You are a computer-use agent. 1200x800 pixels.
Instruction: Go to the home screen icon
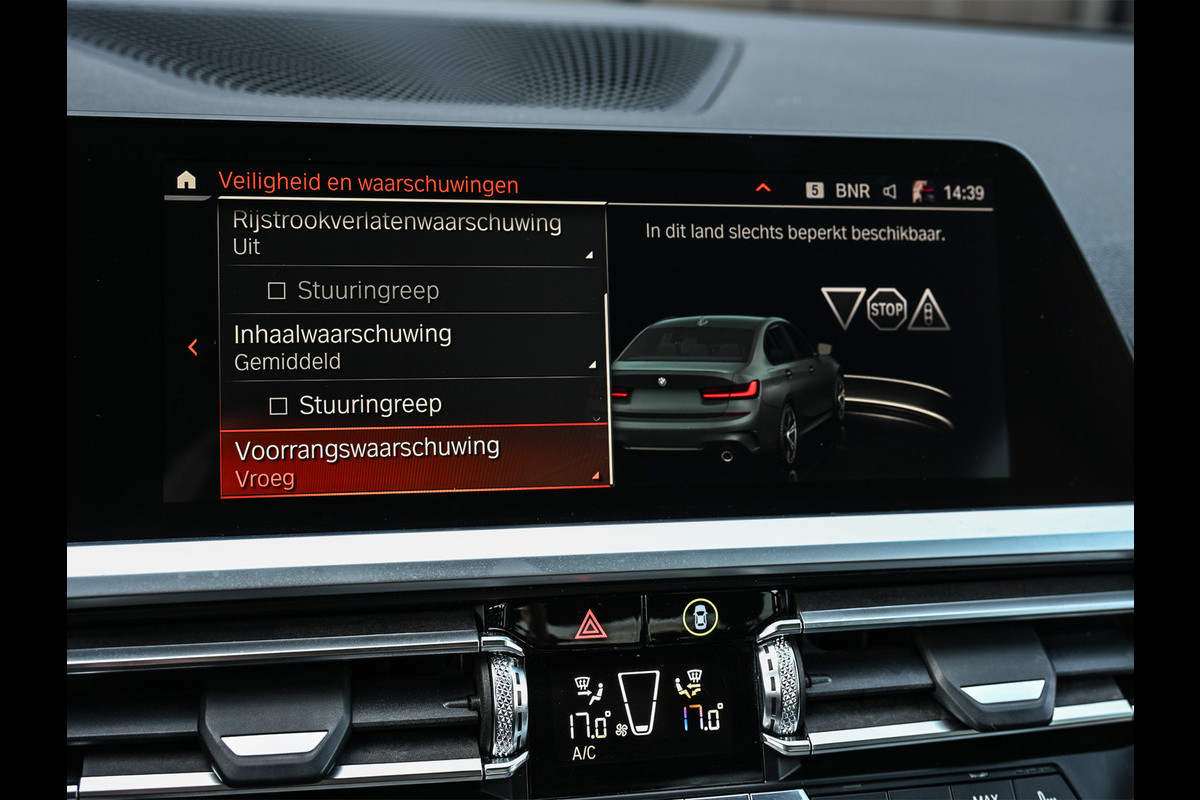[186, 180]
